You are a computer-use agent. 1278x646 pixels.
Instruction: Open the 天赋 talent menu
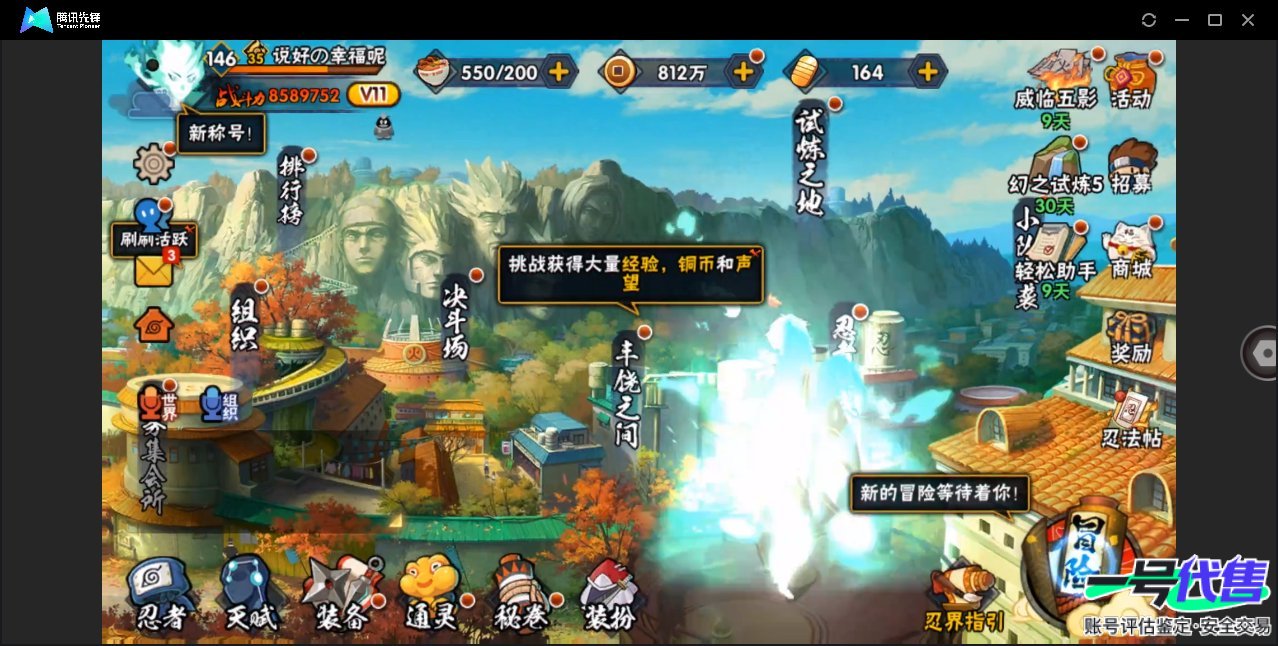click(x=250, y=595)
